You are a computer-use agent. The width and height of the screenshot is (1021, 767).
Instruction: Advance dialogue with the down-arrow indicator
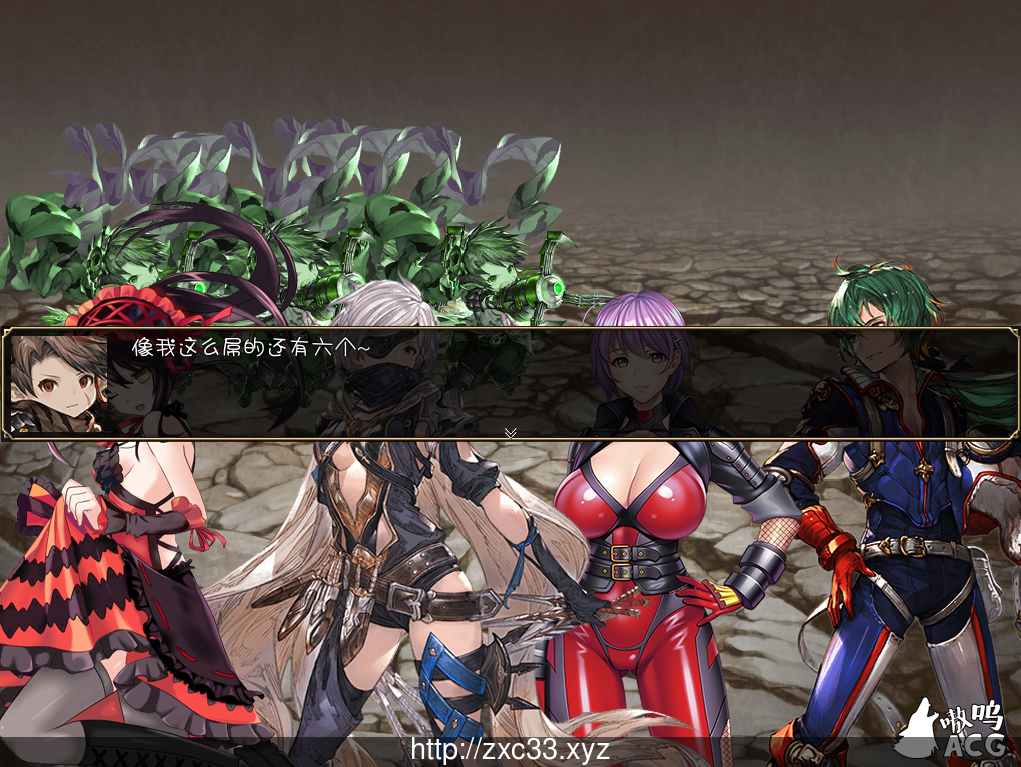(510, 432)
